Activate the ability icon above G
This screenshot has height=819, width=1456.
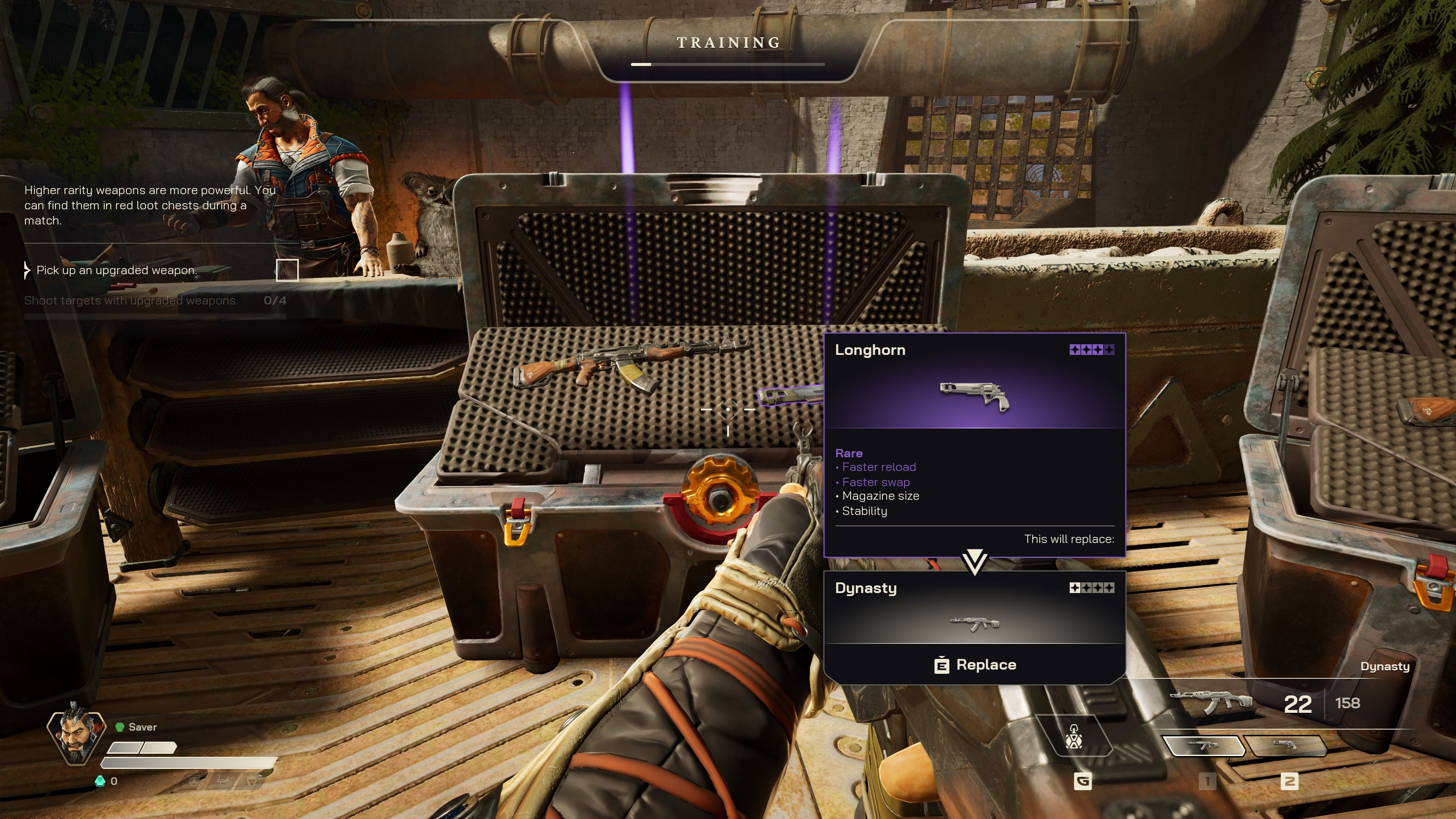coord(1074,737)
